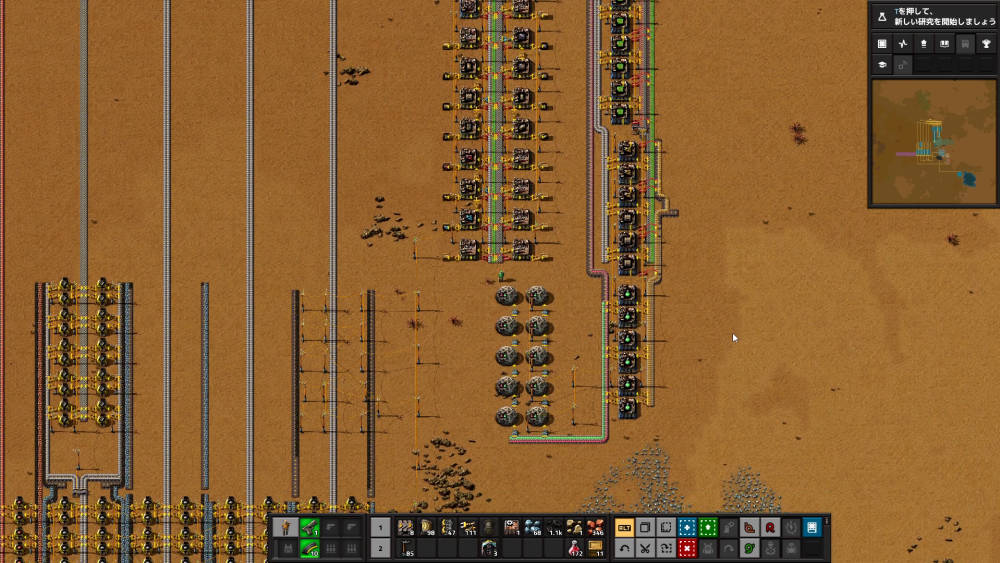This screenshot has height=563, width=1000.
Task: Click the minimap
Action: coord(933,141)
